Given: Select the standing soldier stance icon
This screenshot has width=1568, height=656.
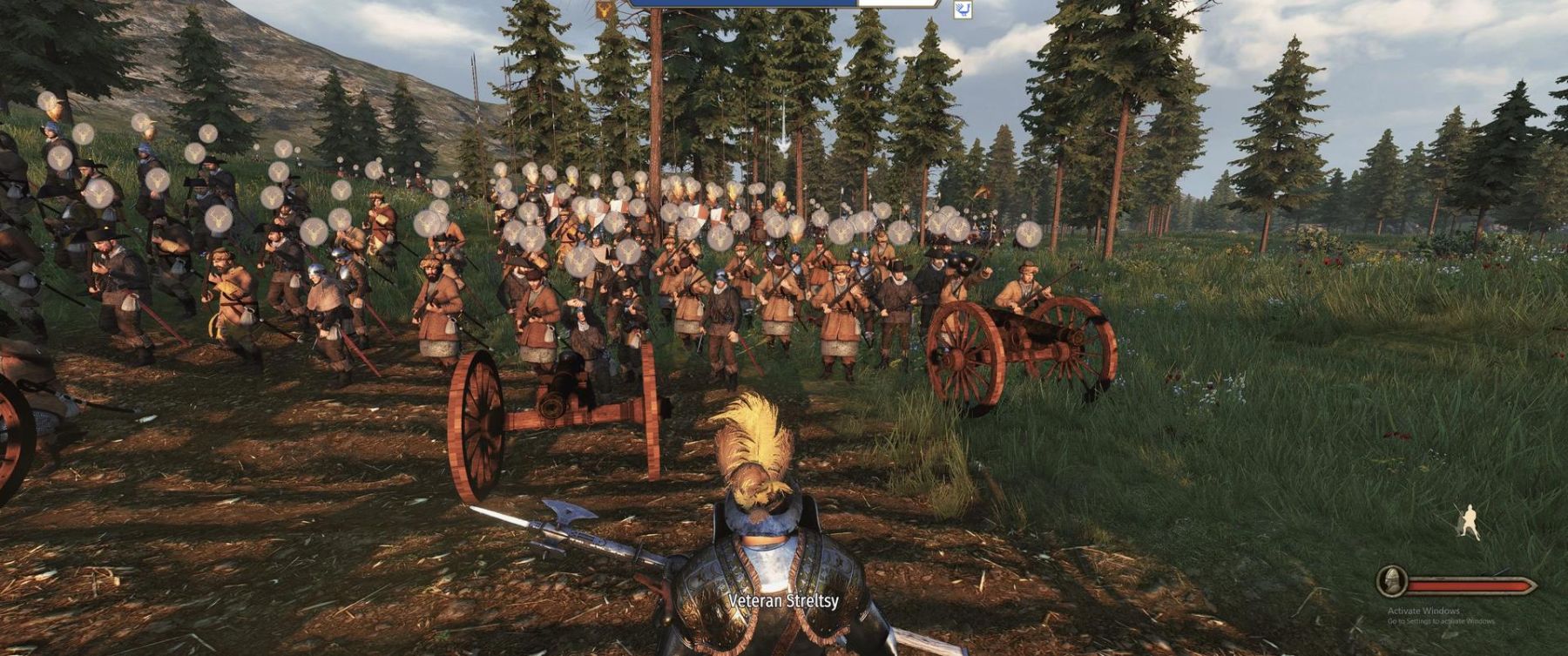Looking at the screenshot, I should [1467, 521].
